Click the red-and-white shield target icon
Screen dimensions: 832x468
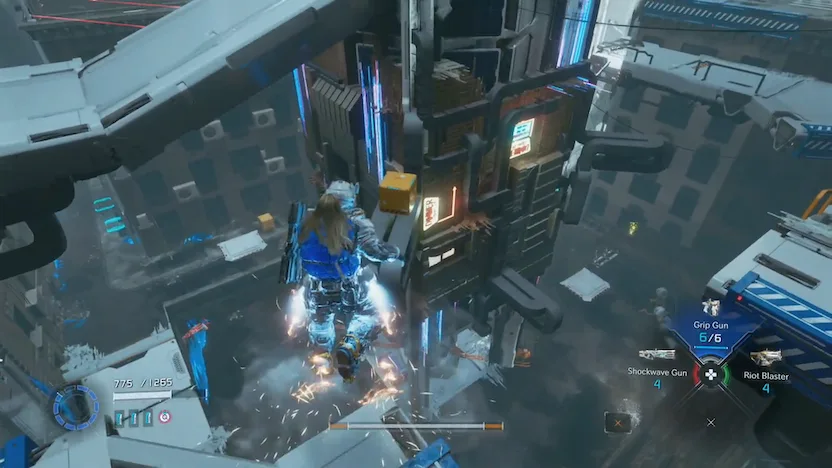click(166, 417)
